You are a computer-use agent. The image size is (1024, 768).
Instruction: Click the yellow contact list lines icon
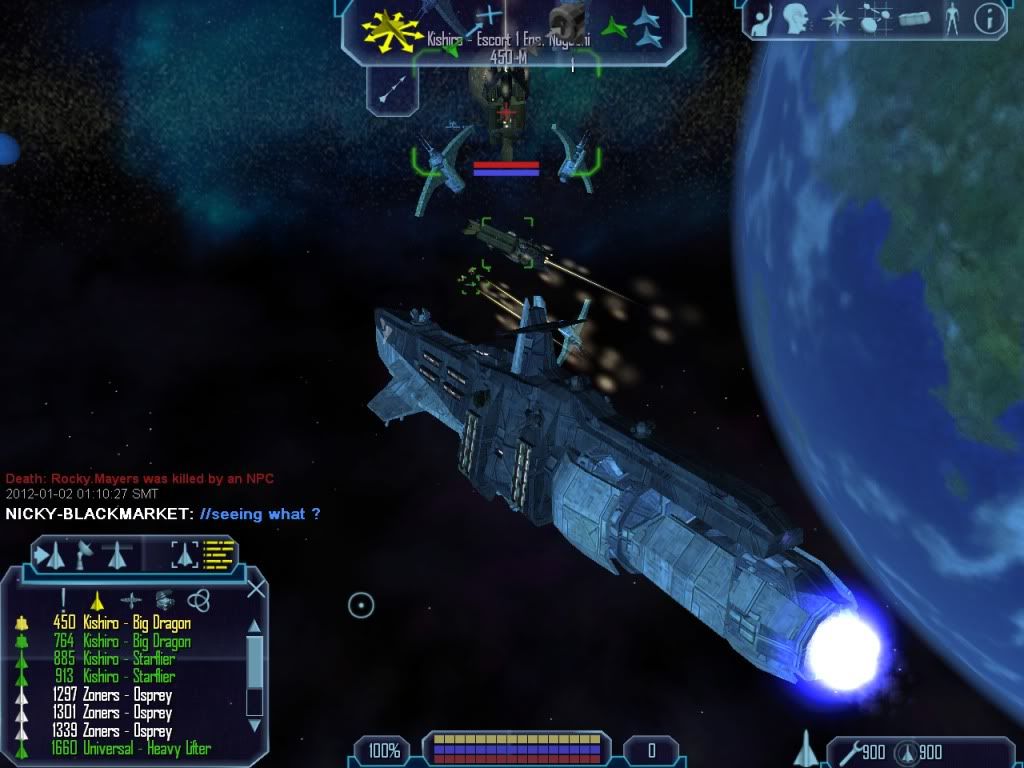tap(219, 553)
